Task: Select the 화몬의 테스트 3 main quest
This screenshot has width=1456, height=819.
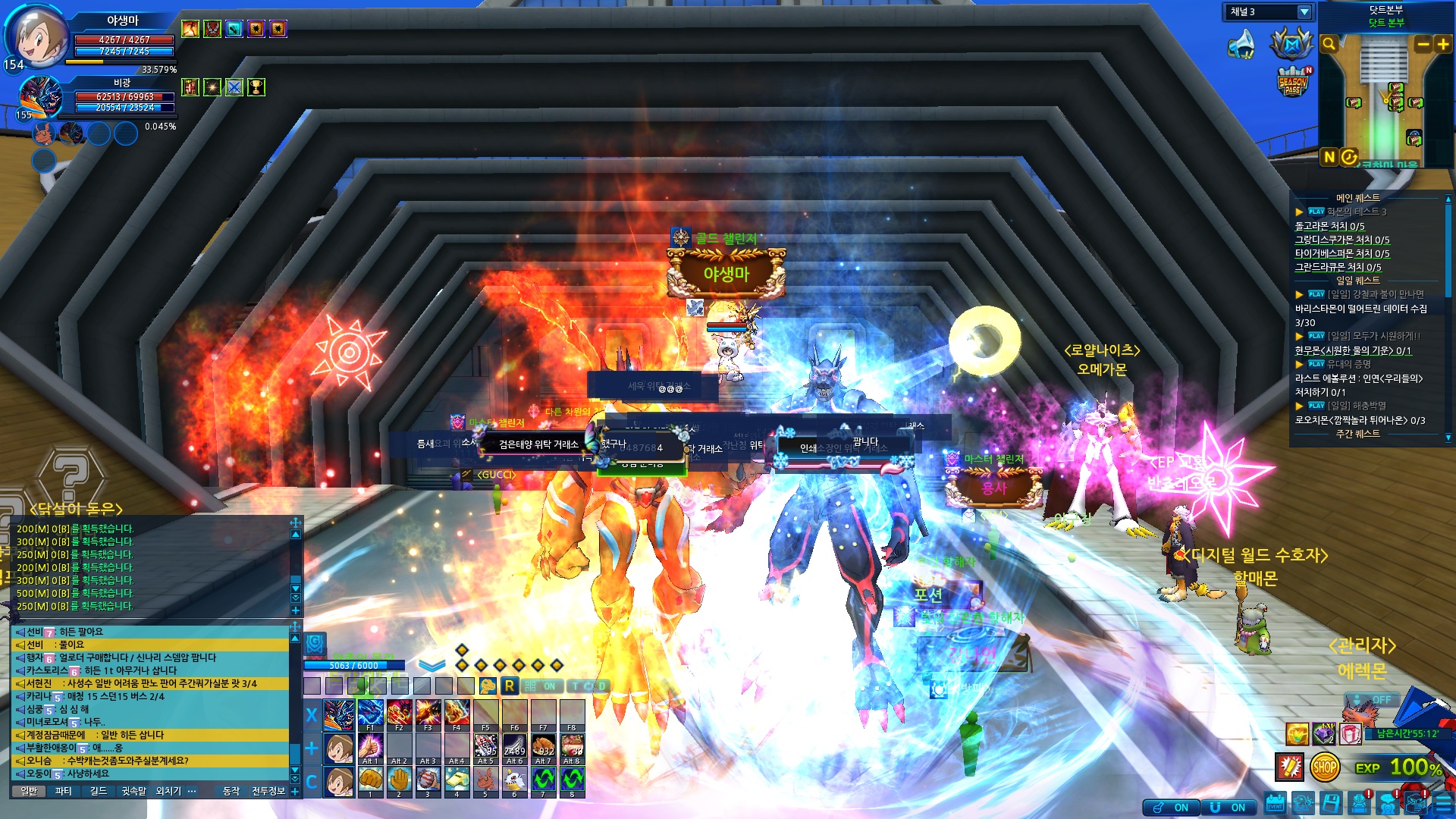Action: pos(1356,212)
